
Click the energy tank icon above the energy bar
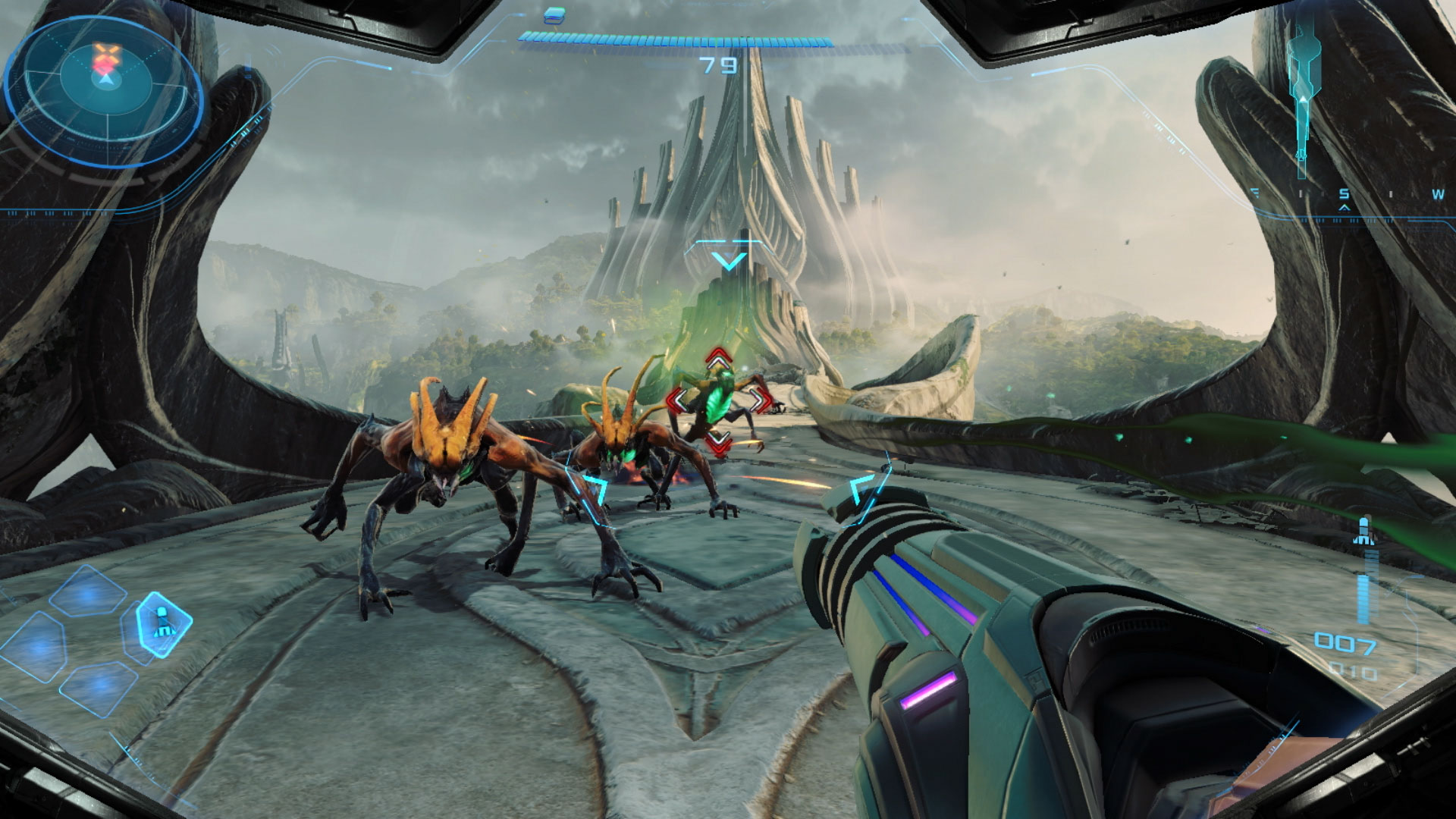(x=555, y=14)
